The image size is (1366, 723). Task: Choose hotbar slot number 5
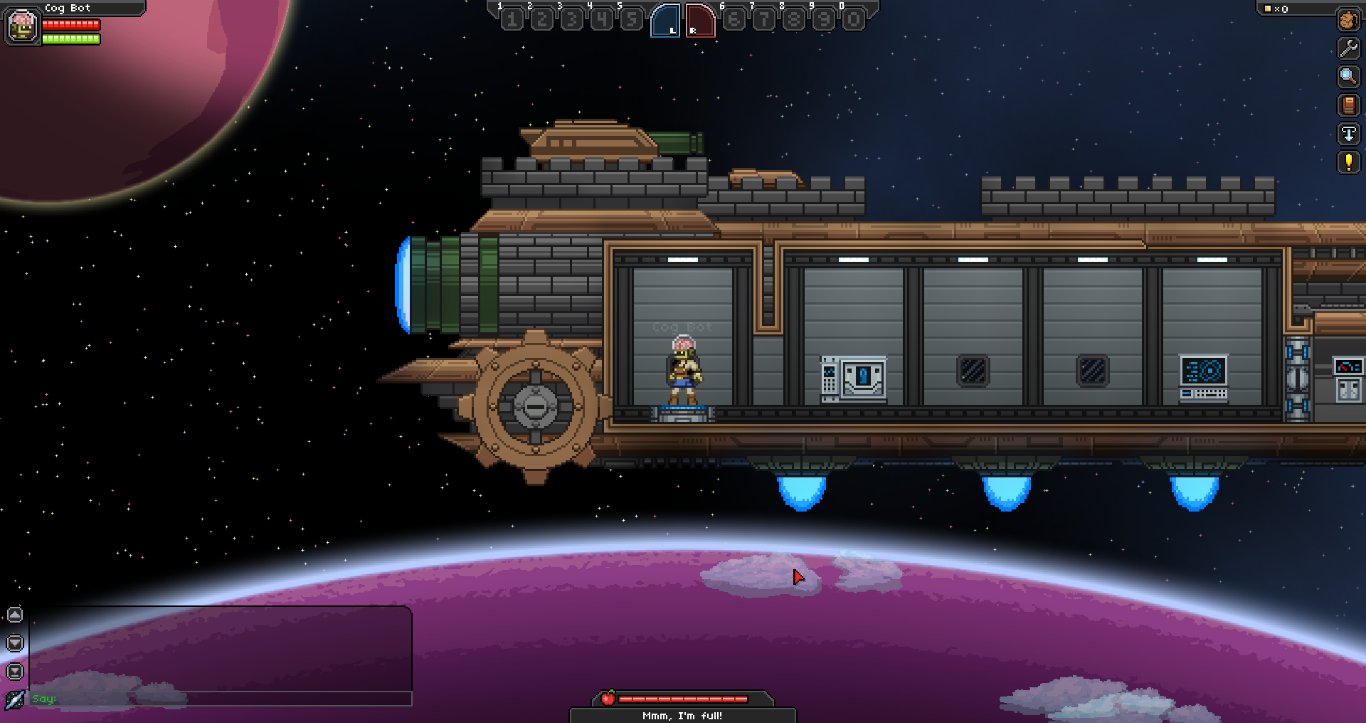pyautogui.click(x=632, y=19)
